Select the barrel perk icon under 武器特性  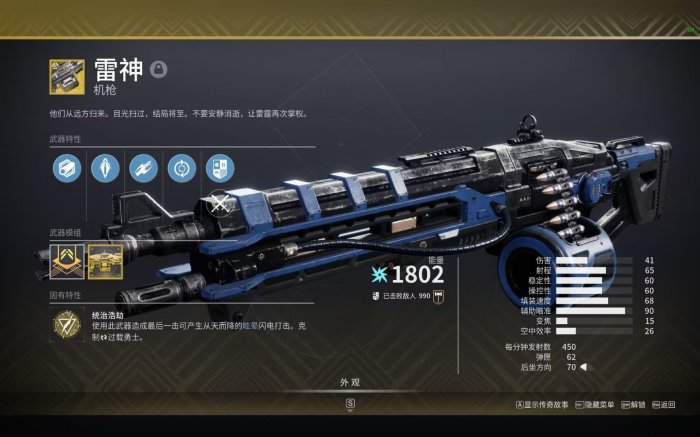point(67,167)
